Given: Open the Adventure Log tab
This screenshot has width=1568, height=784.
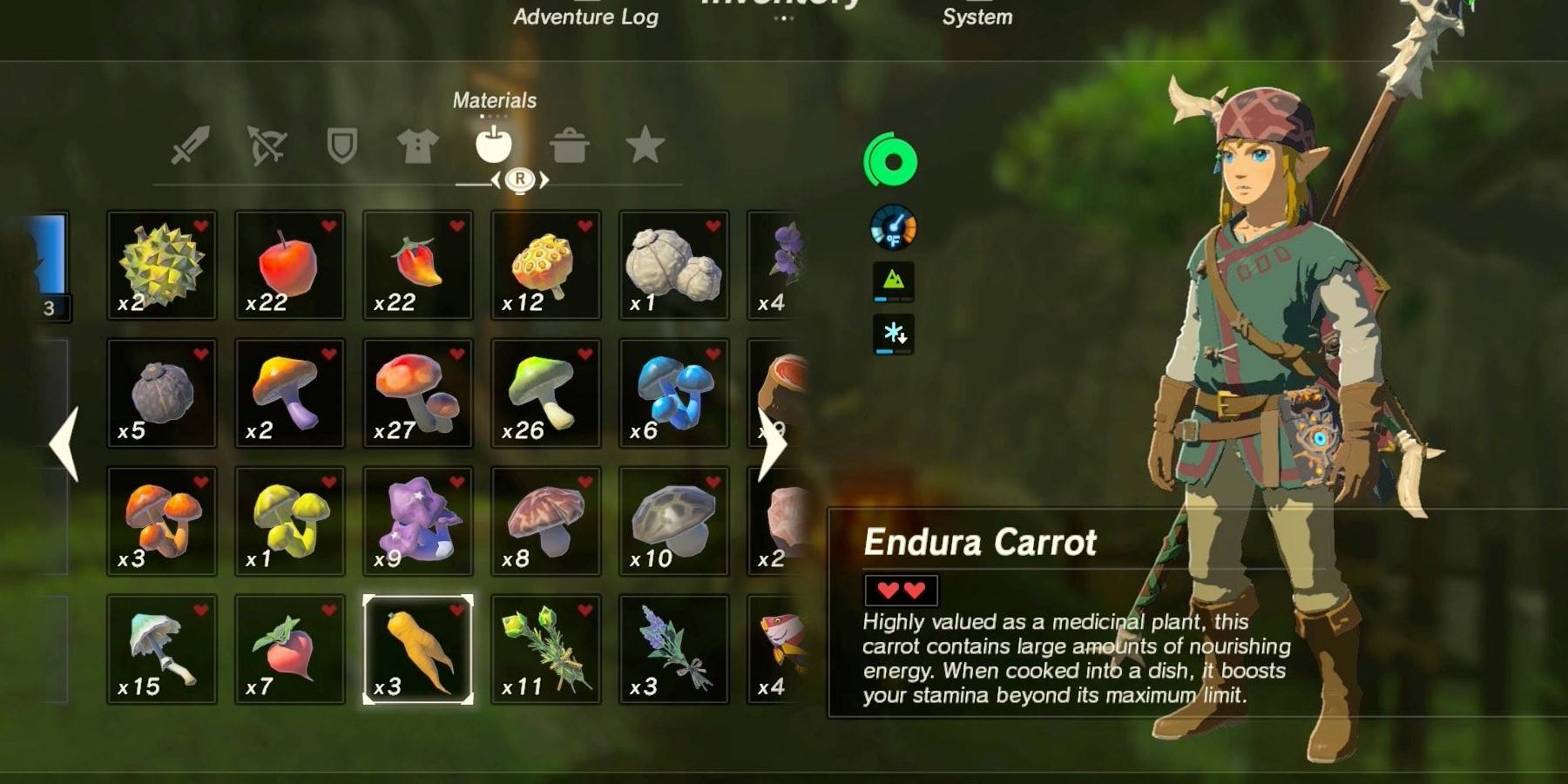Looking at the screenshot, I should pyautogui.click(x=585, y=17).
